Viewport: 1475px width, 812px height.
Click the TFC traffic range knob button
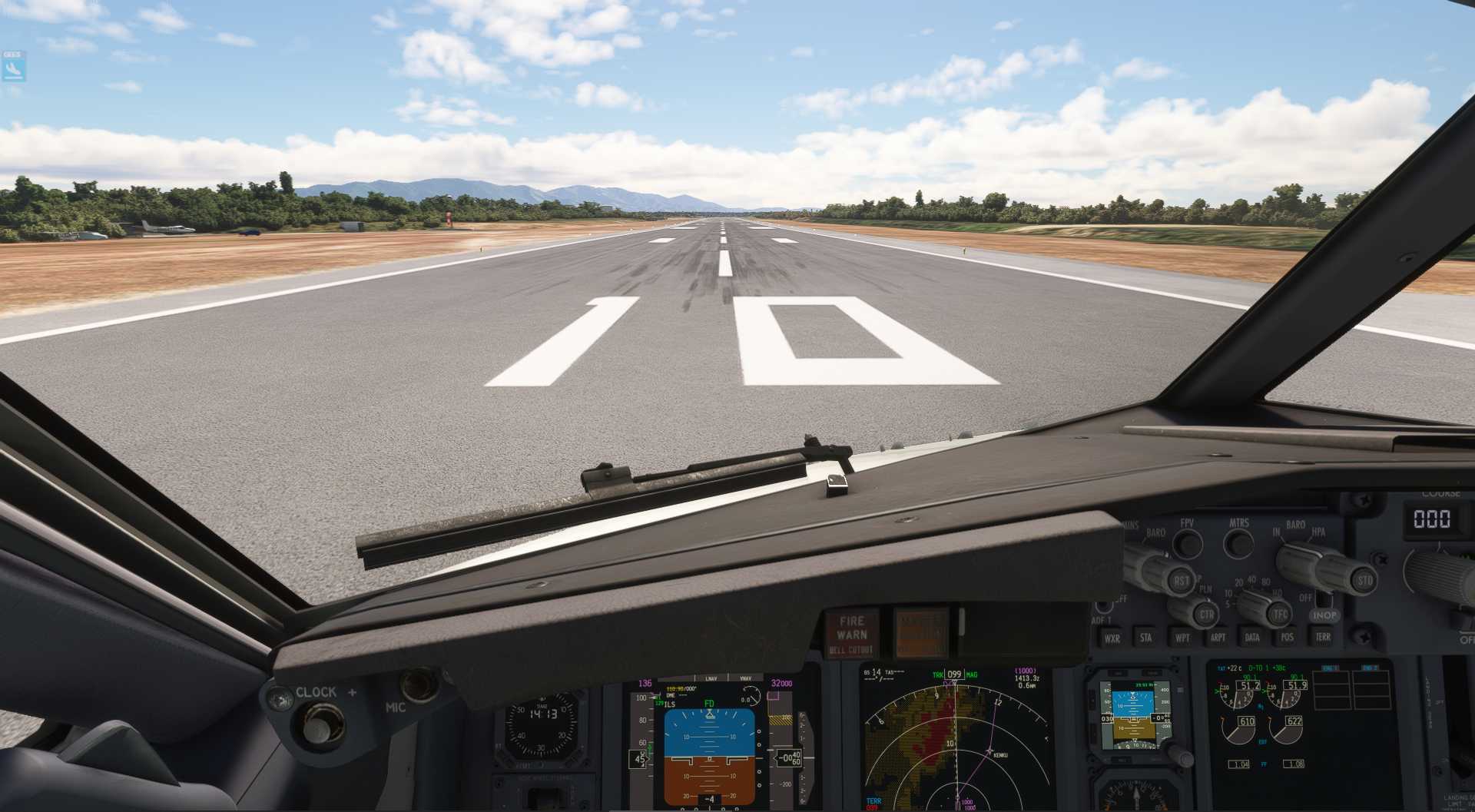pyautogui.click(x=1280, y=614)
